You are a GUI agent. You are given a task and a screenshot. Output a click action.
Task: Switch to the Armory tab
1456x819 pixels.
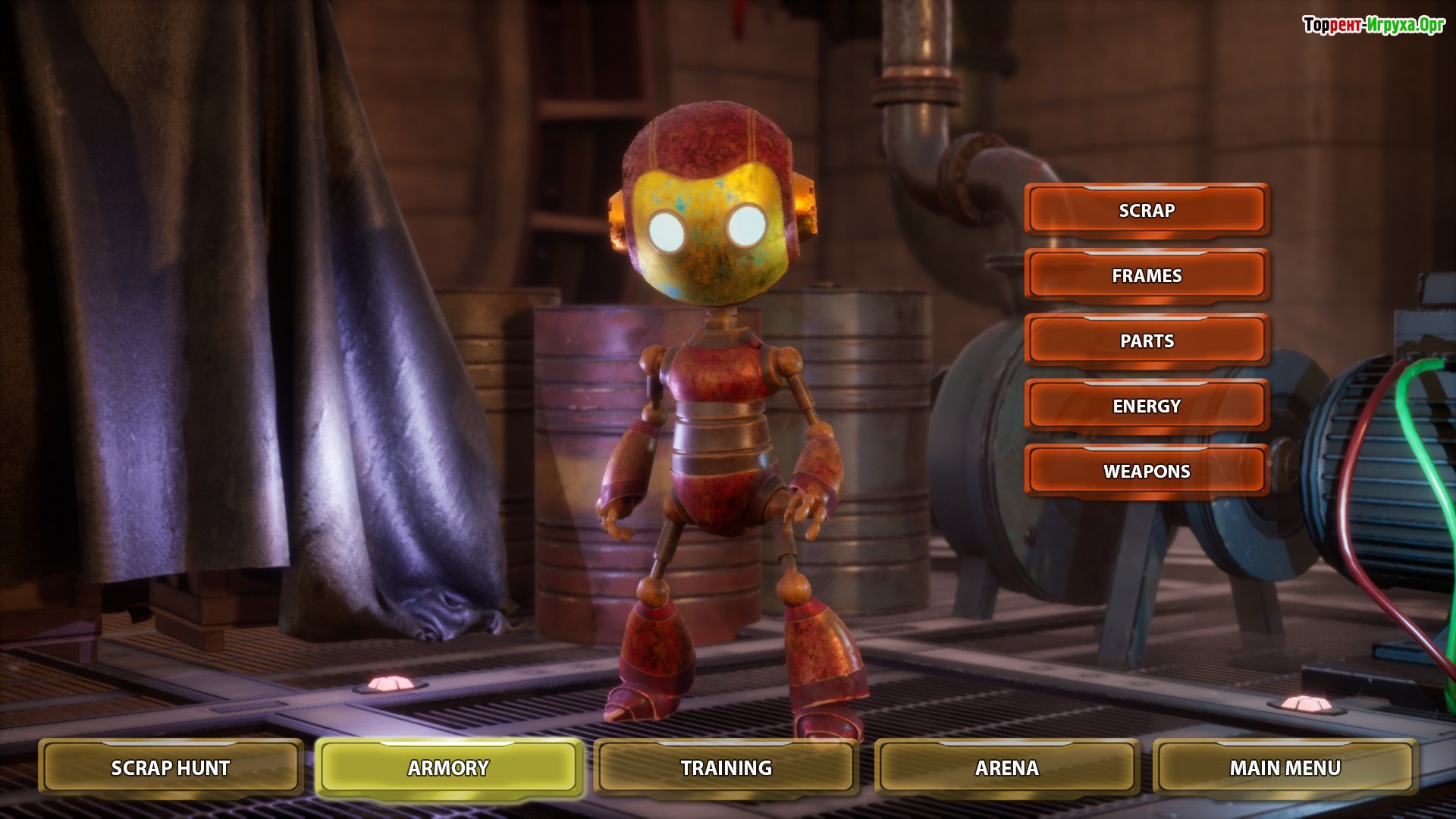(x=448, y=767)
